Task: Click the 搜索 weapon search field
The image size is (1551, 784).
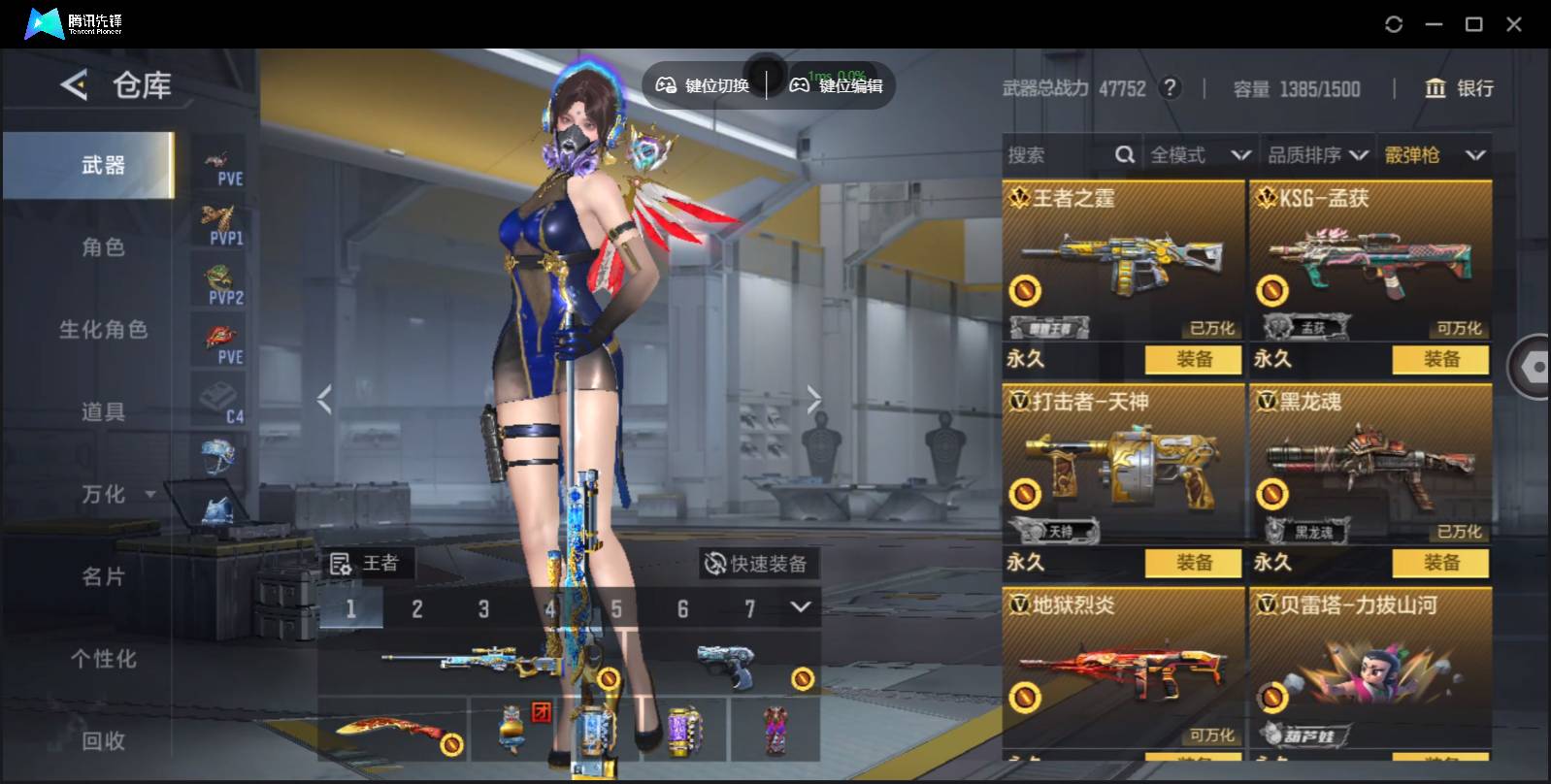Action: coord(1058,155)
